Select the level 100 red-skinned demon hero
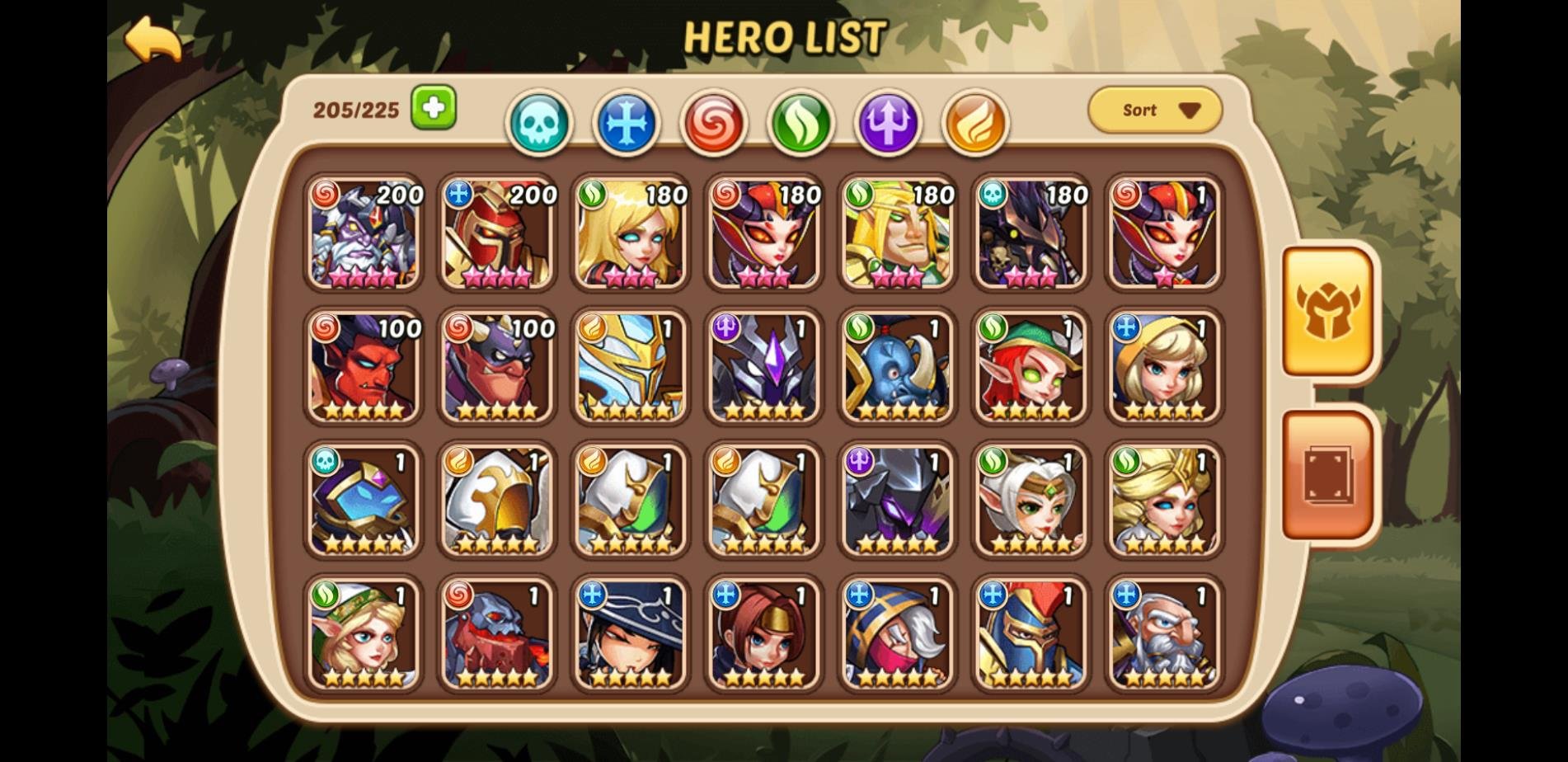 pos(364,367)
